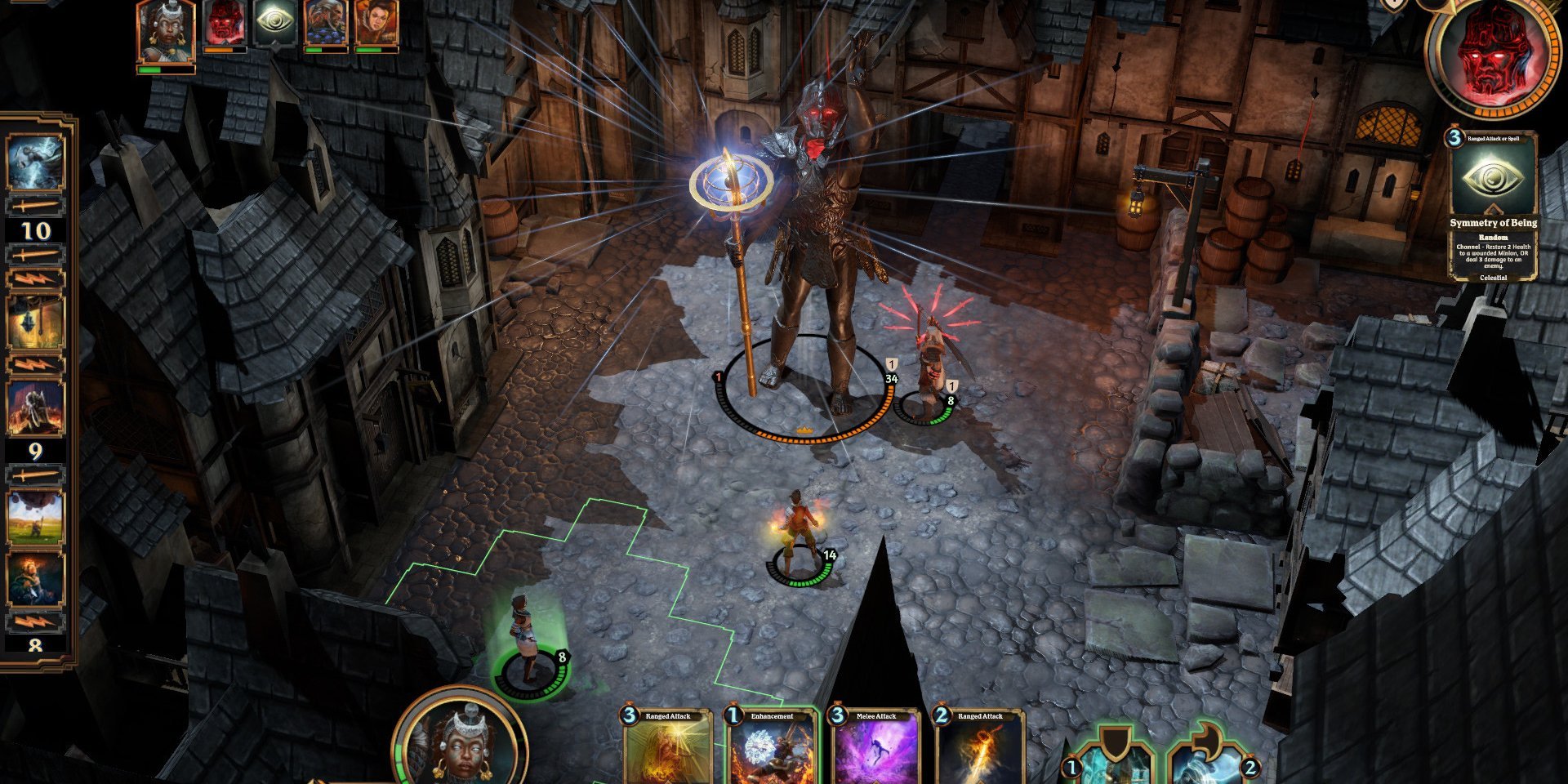This screenshot has width=1568, height=784.
Task: Play the cost-3 golden Ranged Attack card
Action: click(667, 747)
